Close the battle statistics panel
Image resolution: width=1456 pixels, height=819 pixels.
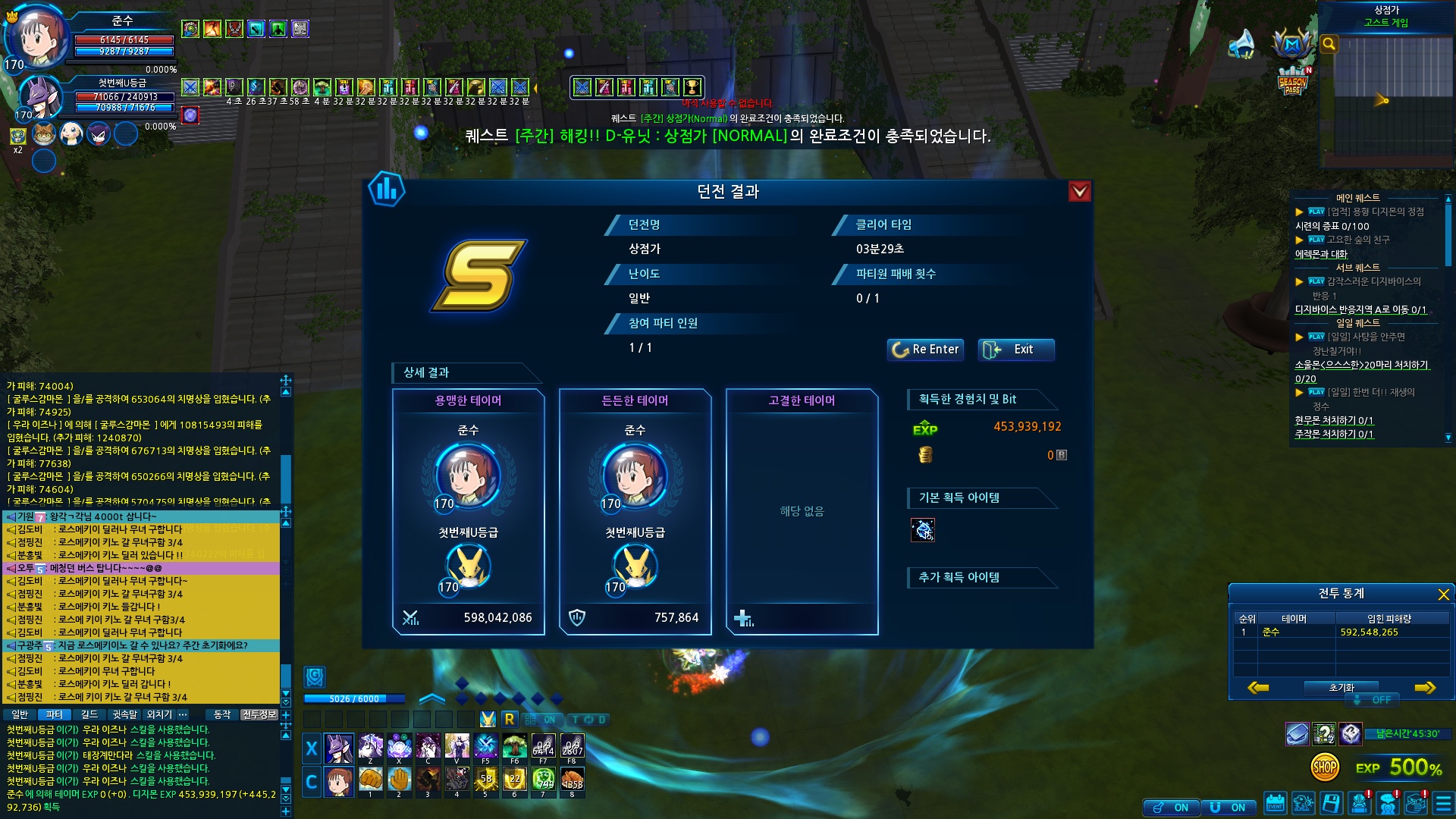(x=1443, y=595)
